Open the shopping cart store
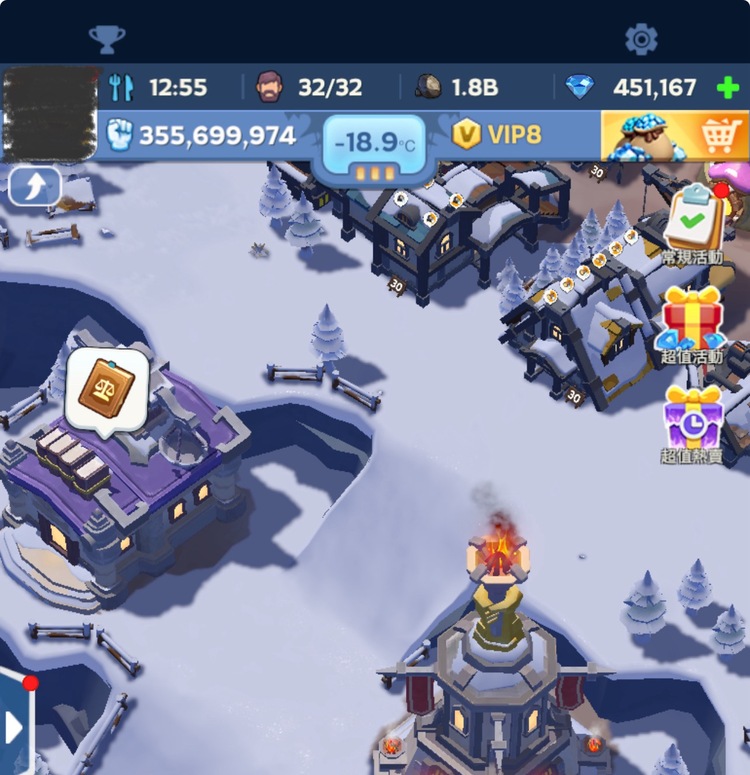750x775 pixels. pos(674,136)
